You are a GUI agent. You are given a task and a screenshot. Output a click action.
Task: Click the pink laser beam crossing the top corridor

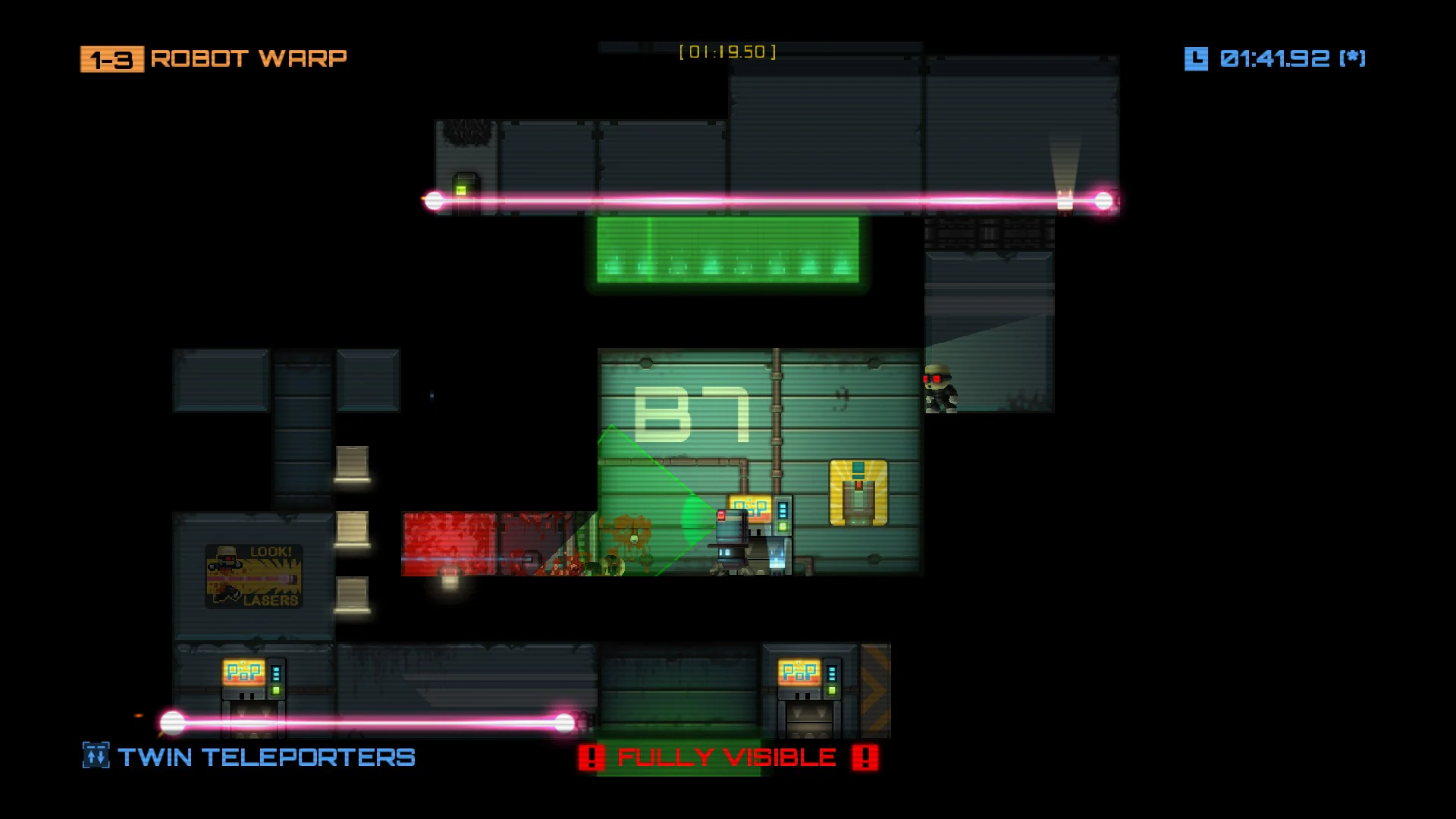click(758, 199)
